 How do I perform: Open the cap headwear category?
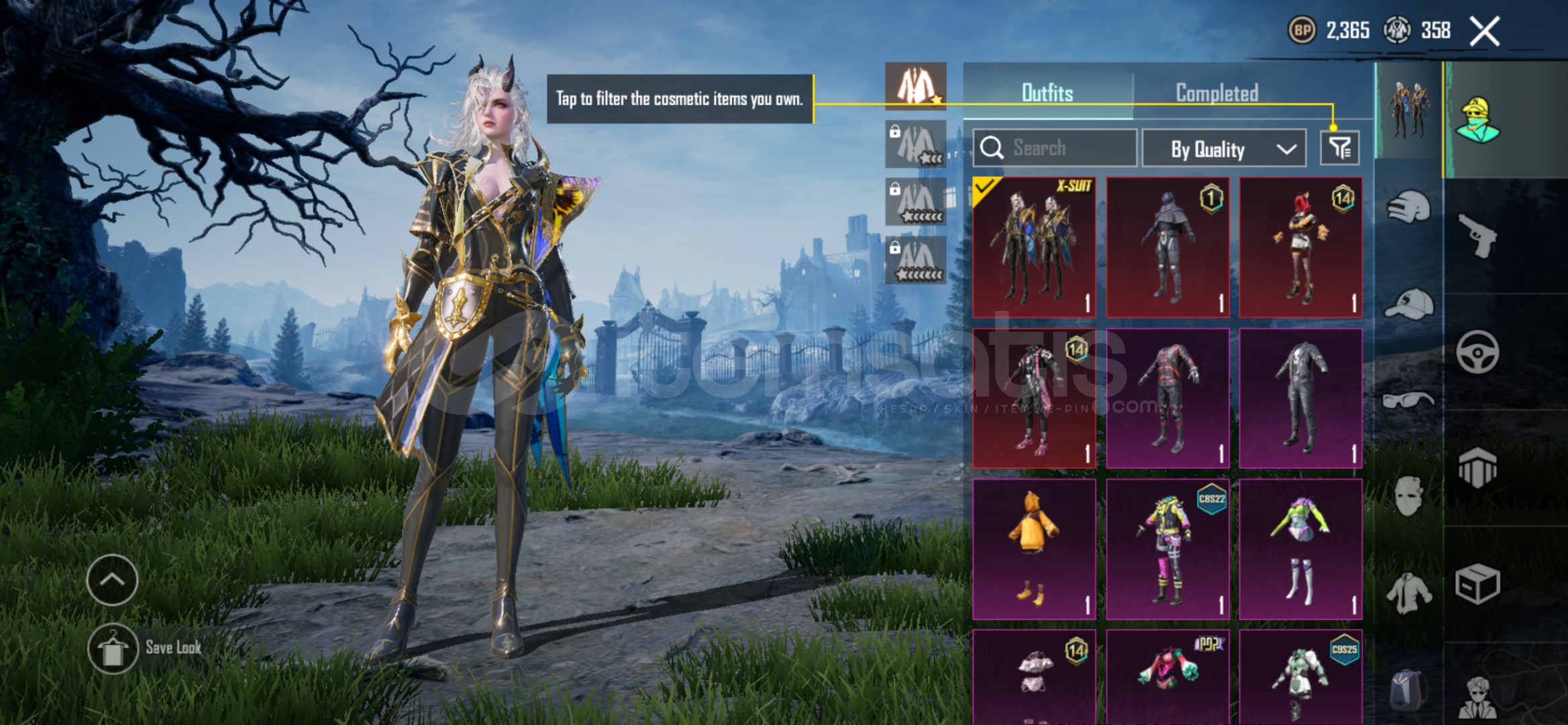click(x=1408, y=305)
